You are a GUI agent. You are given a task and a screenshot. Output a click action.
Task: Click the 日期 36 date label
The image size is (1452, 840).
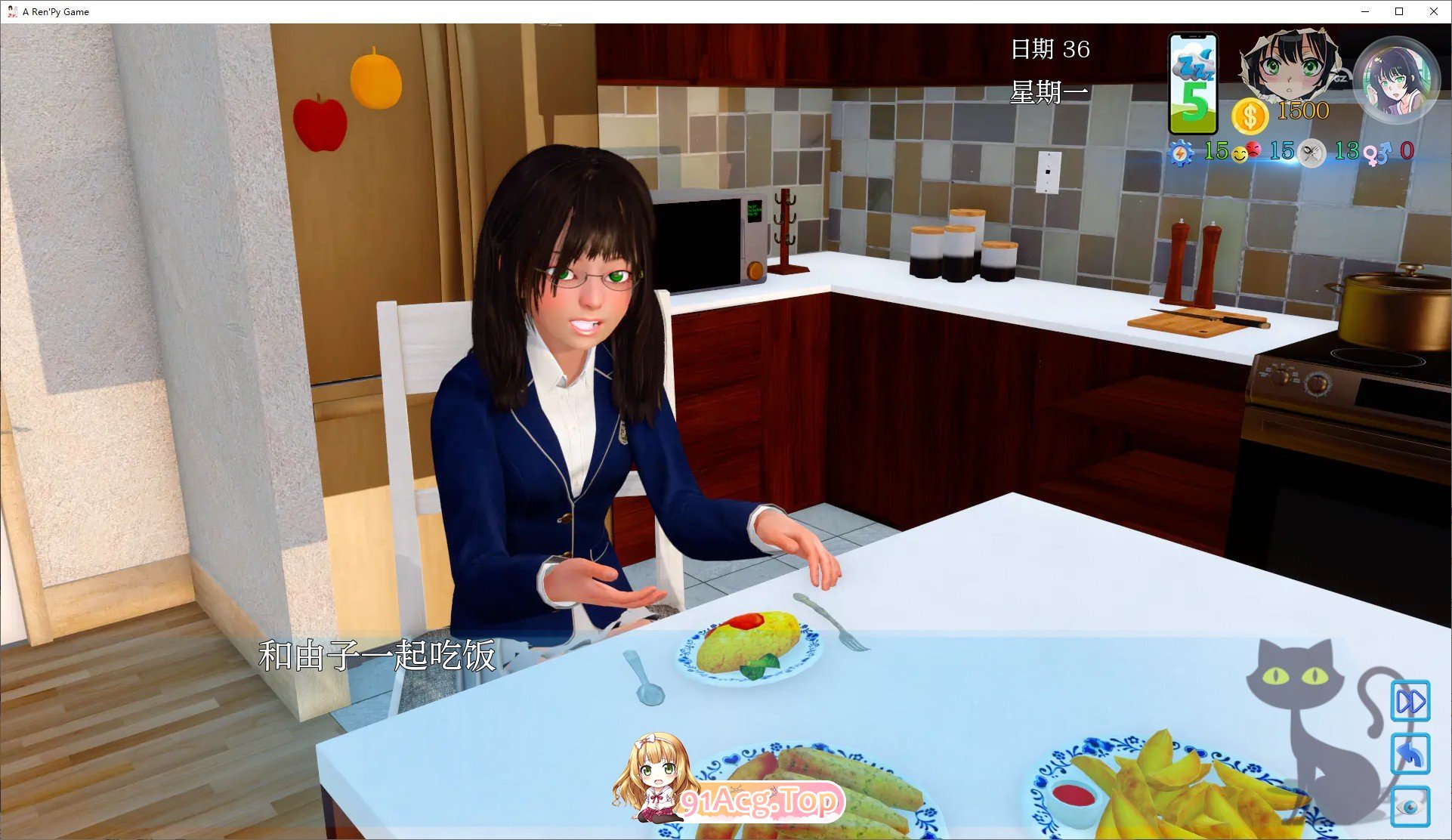tap(1052, 48)
